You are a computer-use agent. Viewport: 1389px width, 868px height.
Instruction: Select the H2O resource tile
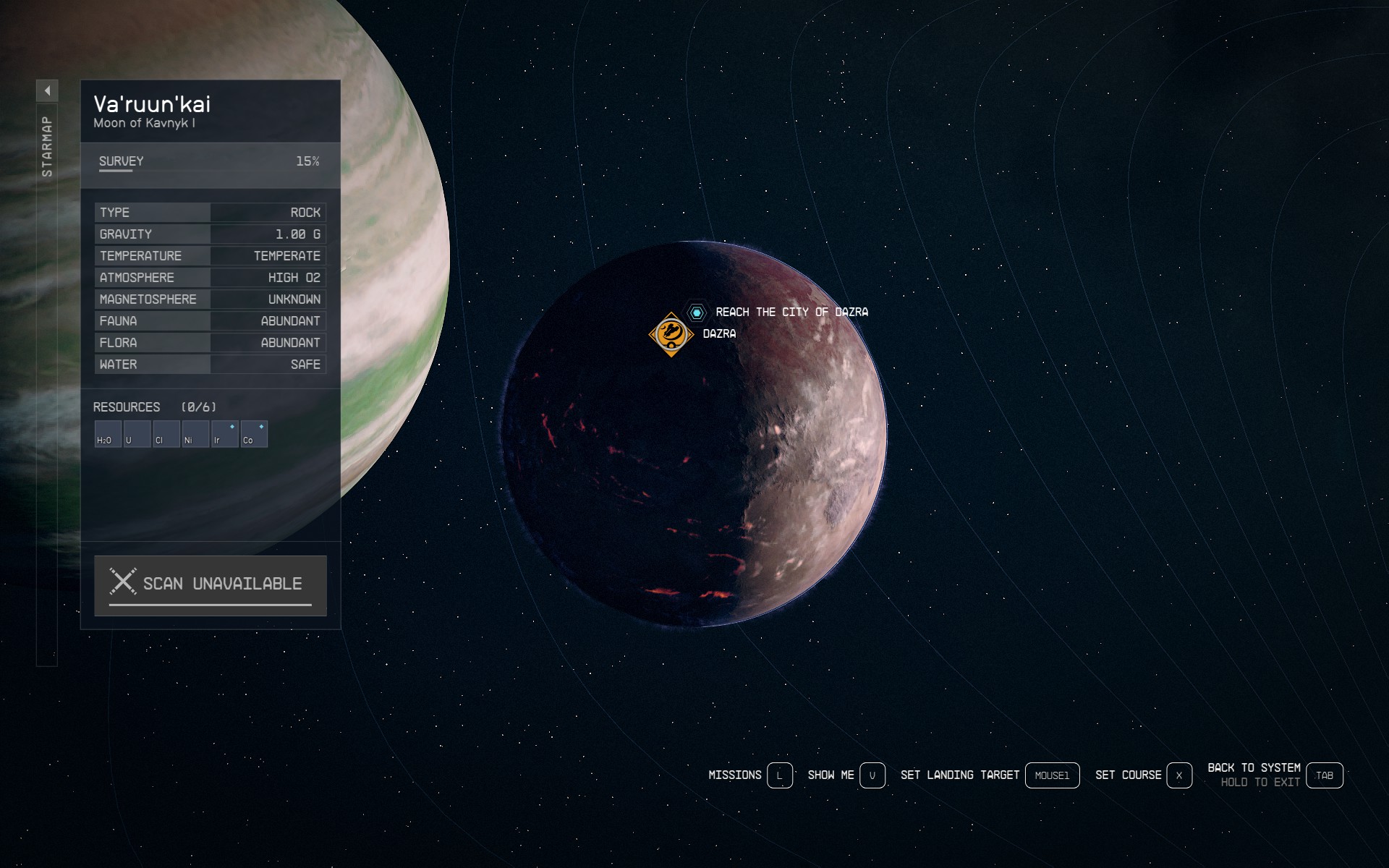(108, 434)
